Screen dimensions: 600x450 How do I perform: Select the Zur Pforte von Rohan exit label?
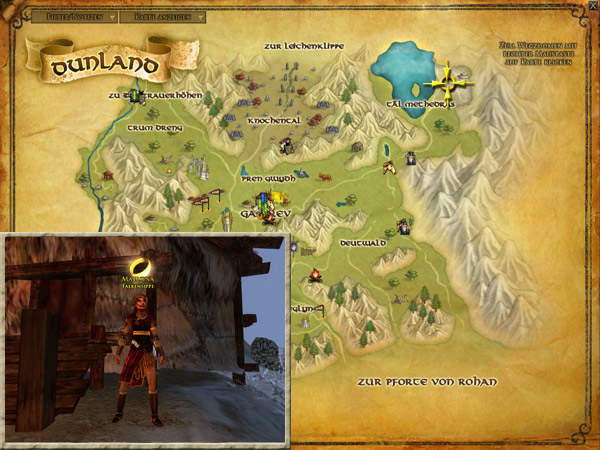tap(427, 383)
